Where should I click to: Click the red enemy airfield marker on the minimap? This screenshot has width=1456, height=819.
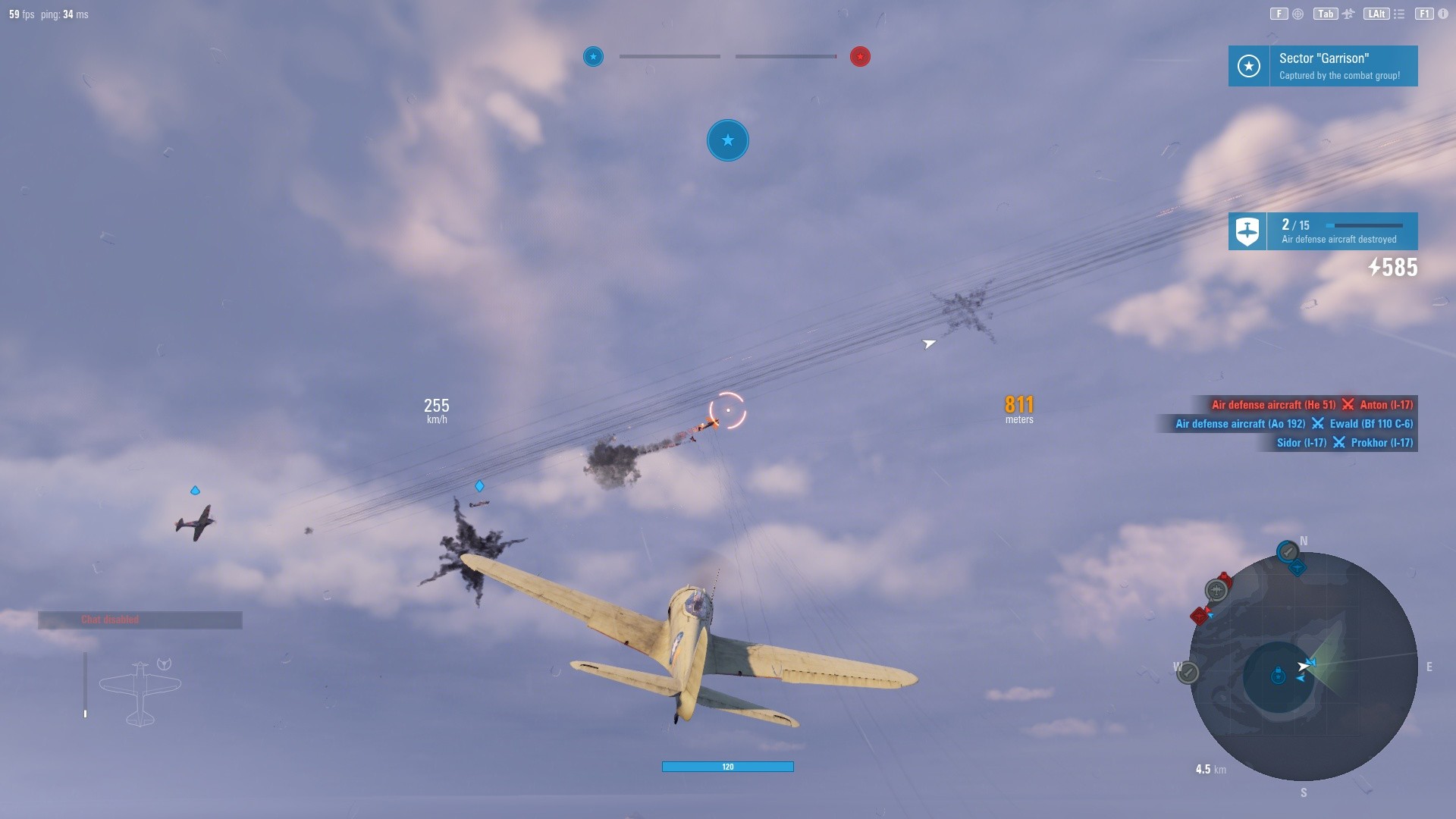tap(1200, 616)
